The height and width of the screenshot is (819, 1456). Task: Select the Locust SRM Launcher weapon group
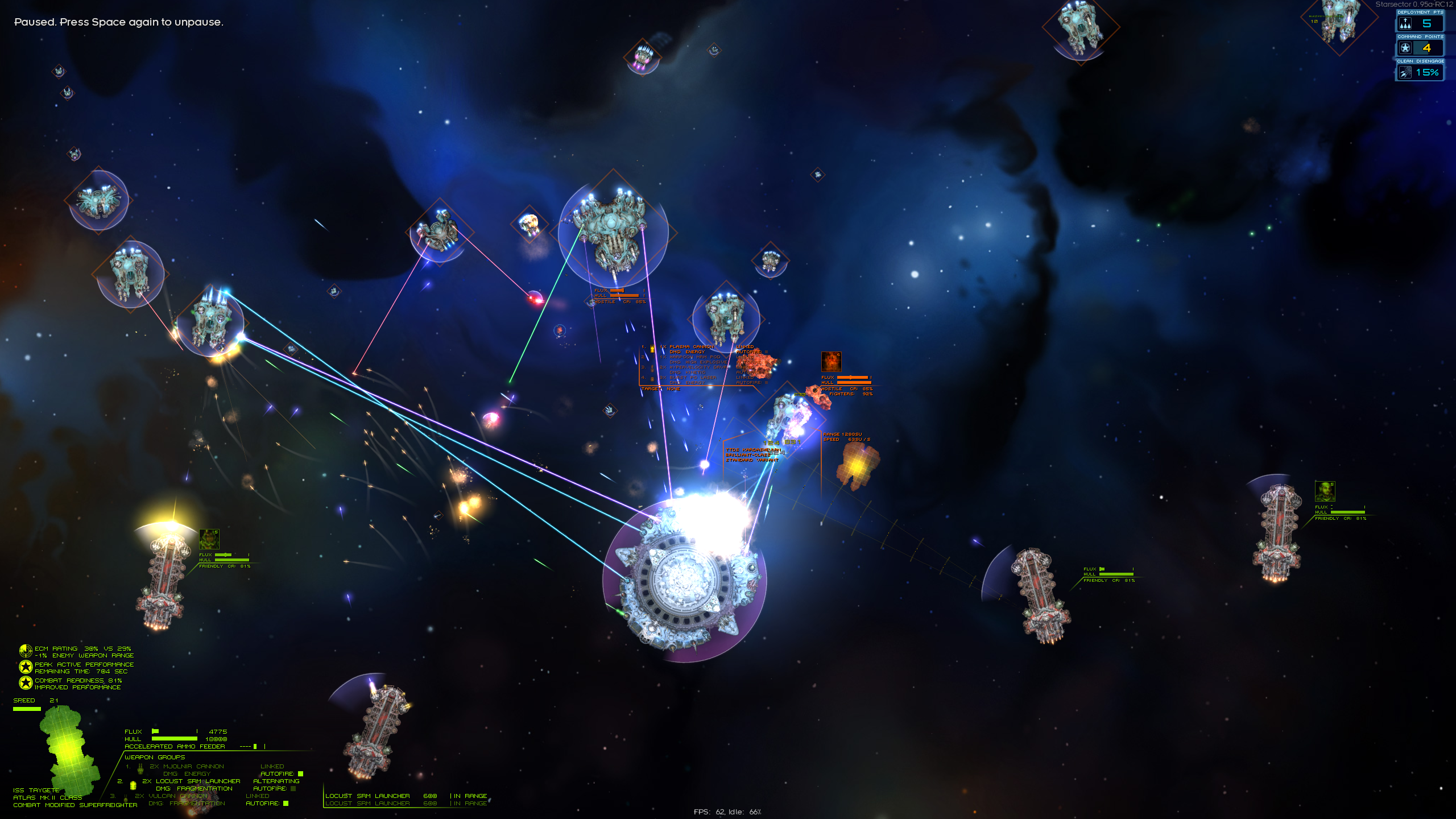(191, 781)
